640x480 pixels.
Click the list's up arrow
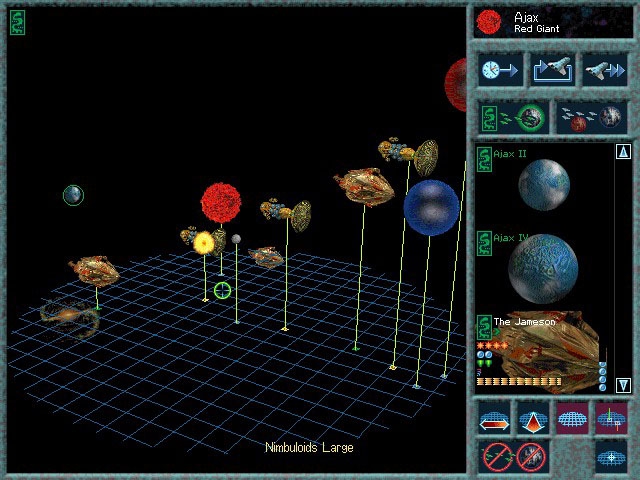click(623, 152)
